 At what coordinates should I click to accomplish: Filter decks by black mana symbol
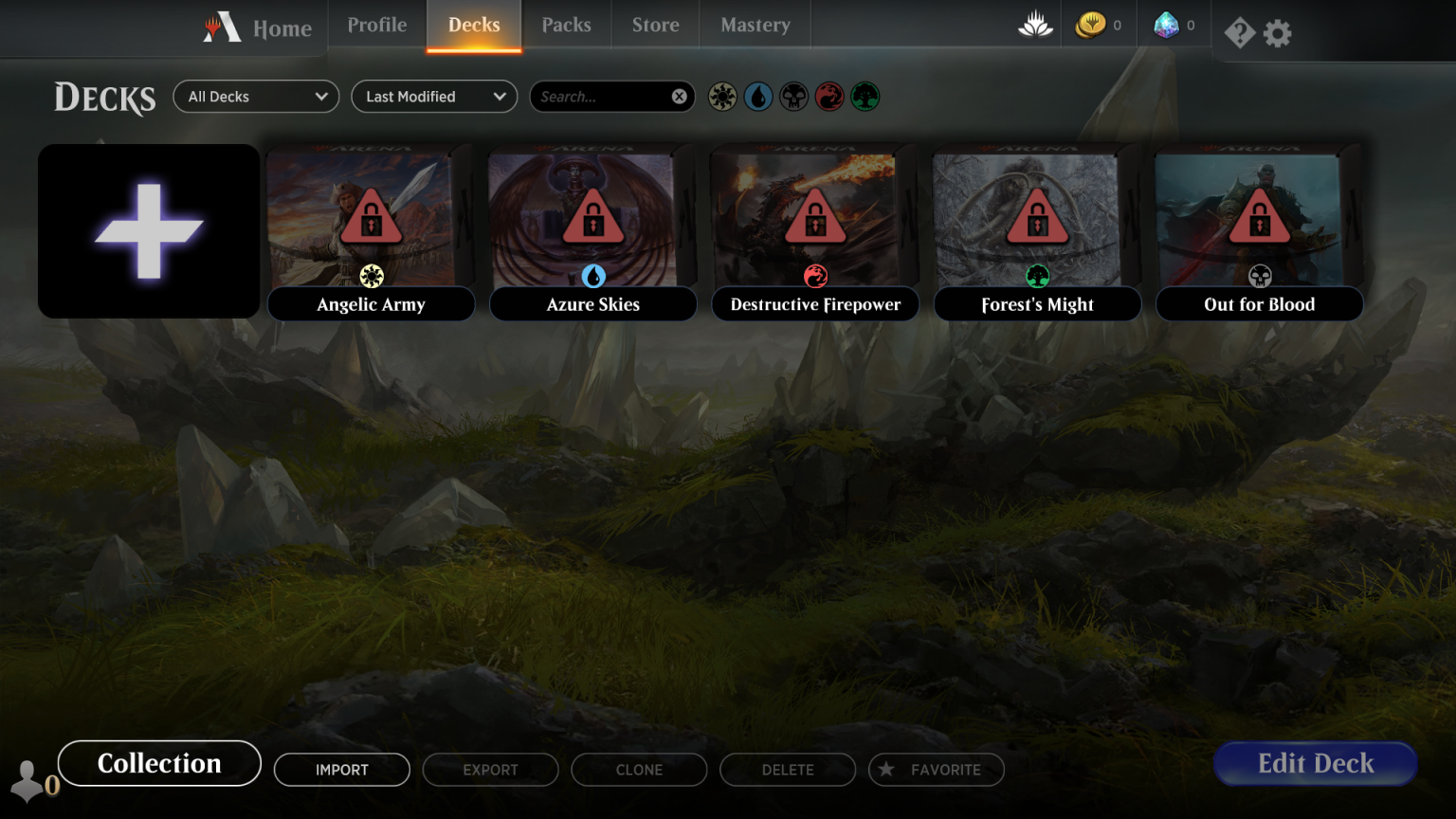pos(793,96)
